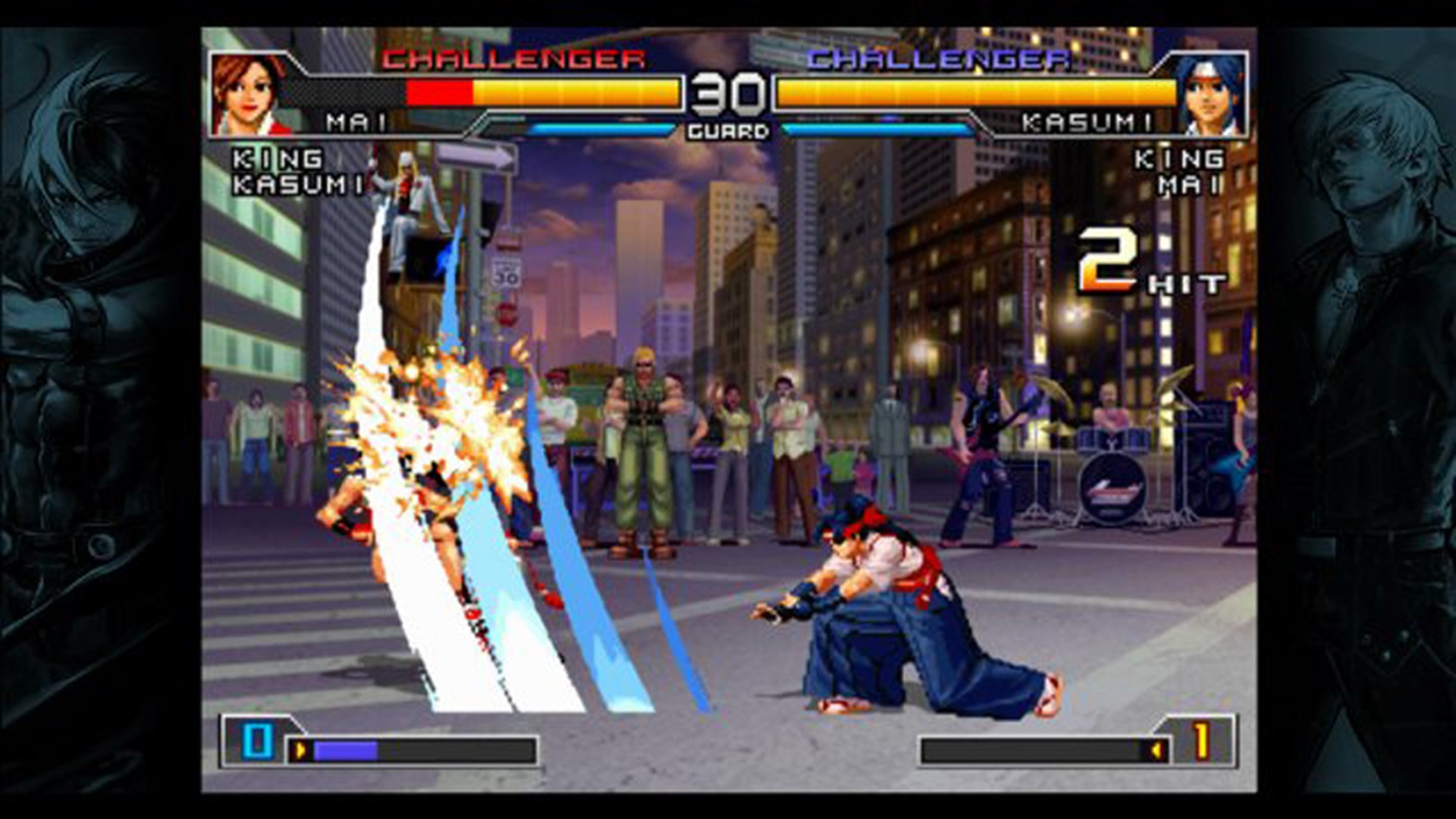Select the MAI name tab
1456x819 pixels.
[356, 121]
